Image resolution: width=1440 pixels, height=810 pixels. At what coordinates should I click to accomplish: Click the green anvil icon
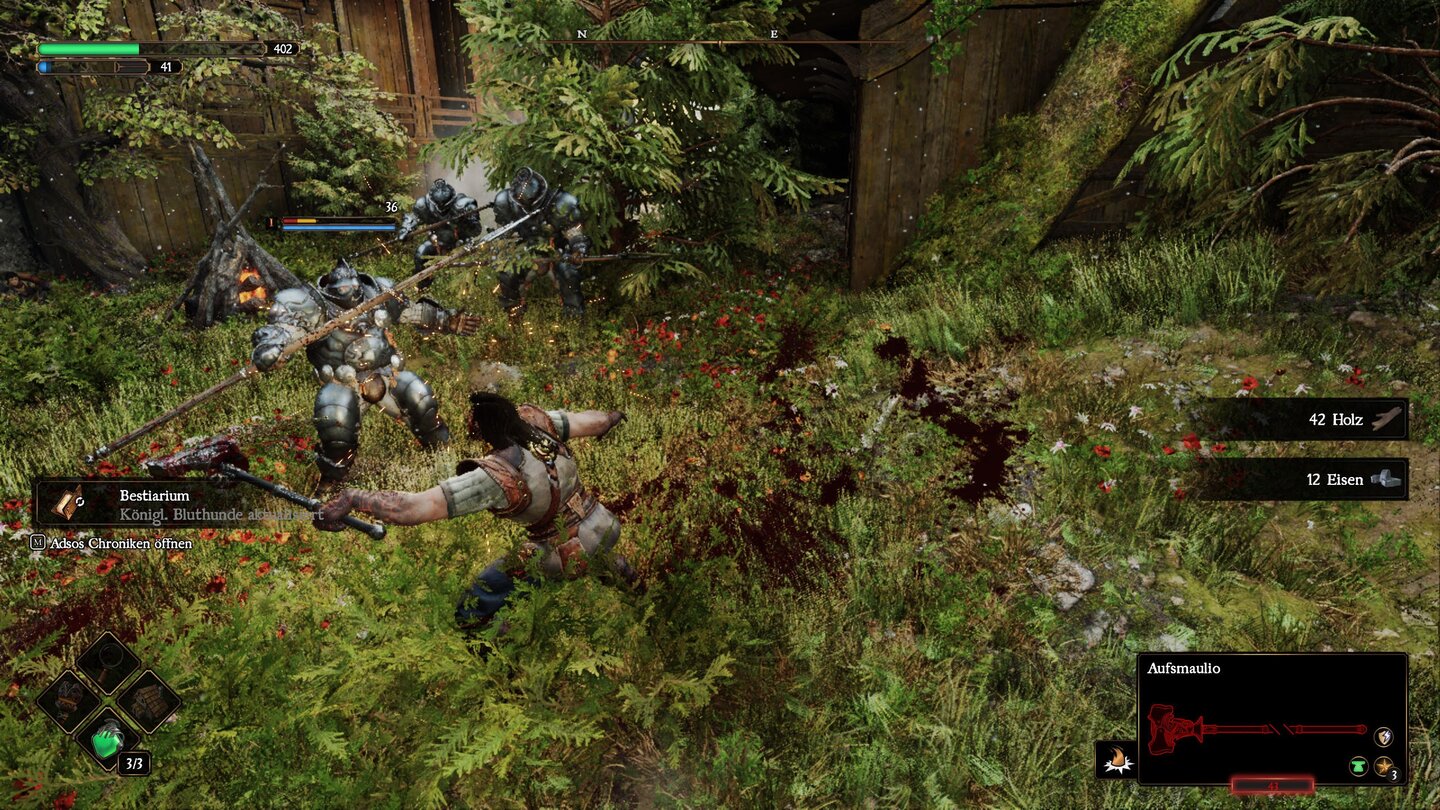coord(1358,767)
